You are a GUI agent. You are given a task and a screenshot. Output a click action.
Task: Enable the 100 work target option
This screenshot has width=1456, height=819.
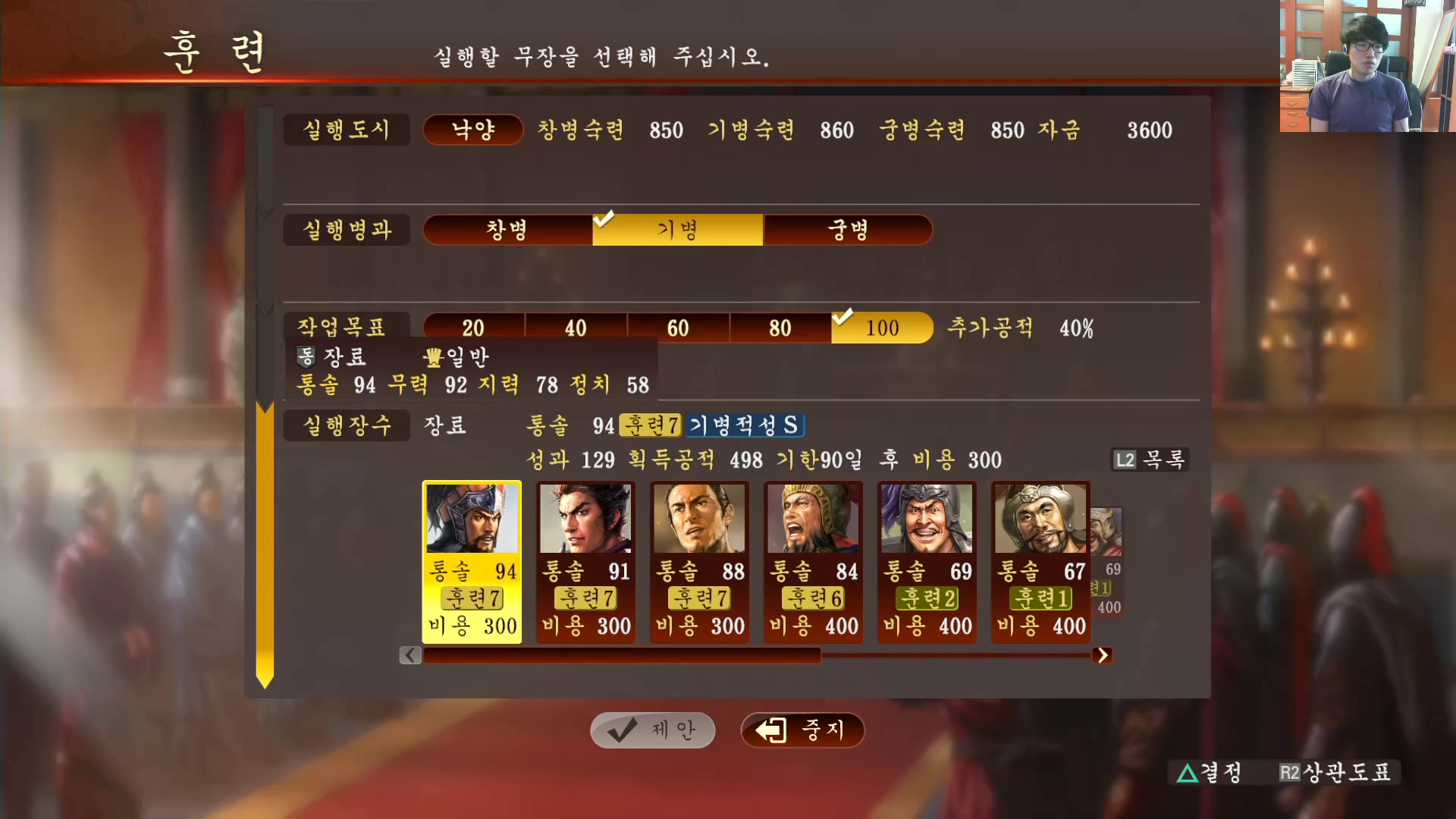pos(882,328)
